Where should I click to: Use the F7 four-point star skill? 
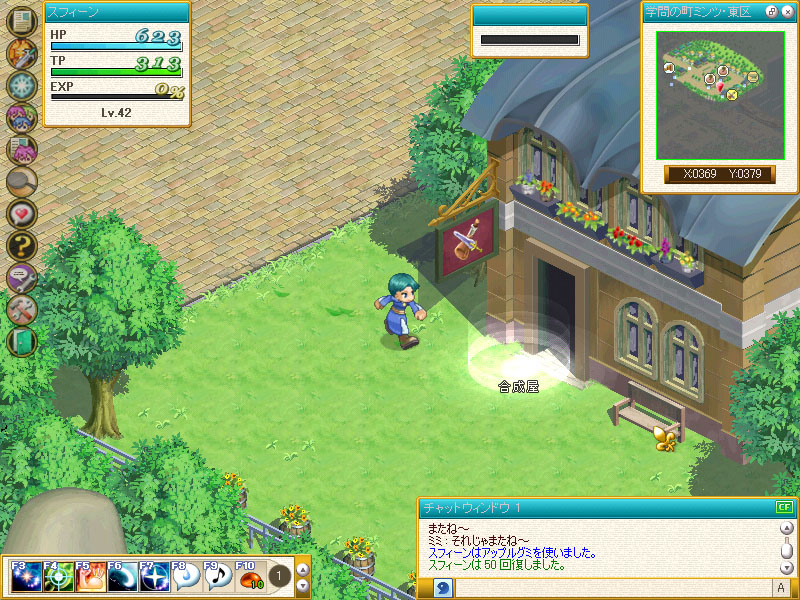[x=154, y=577]
